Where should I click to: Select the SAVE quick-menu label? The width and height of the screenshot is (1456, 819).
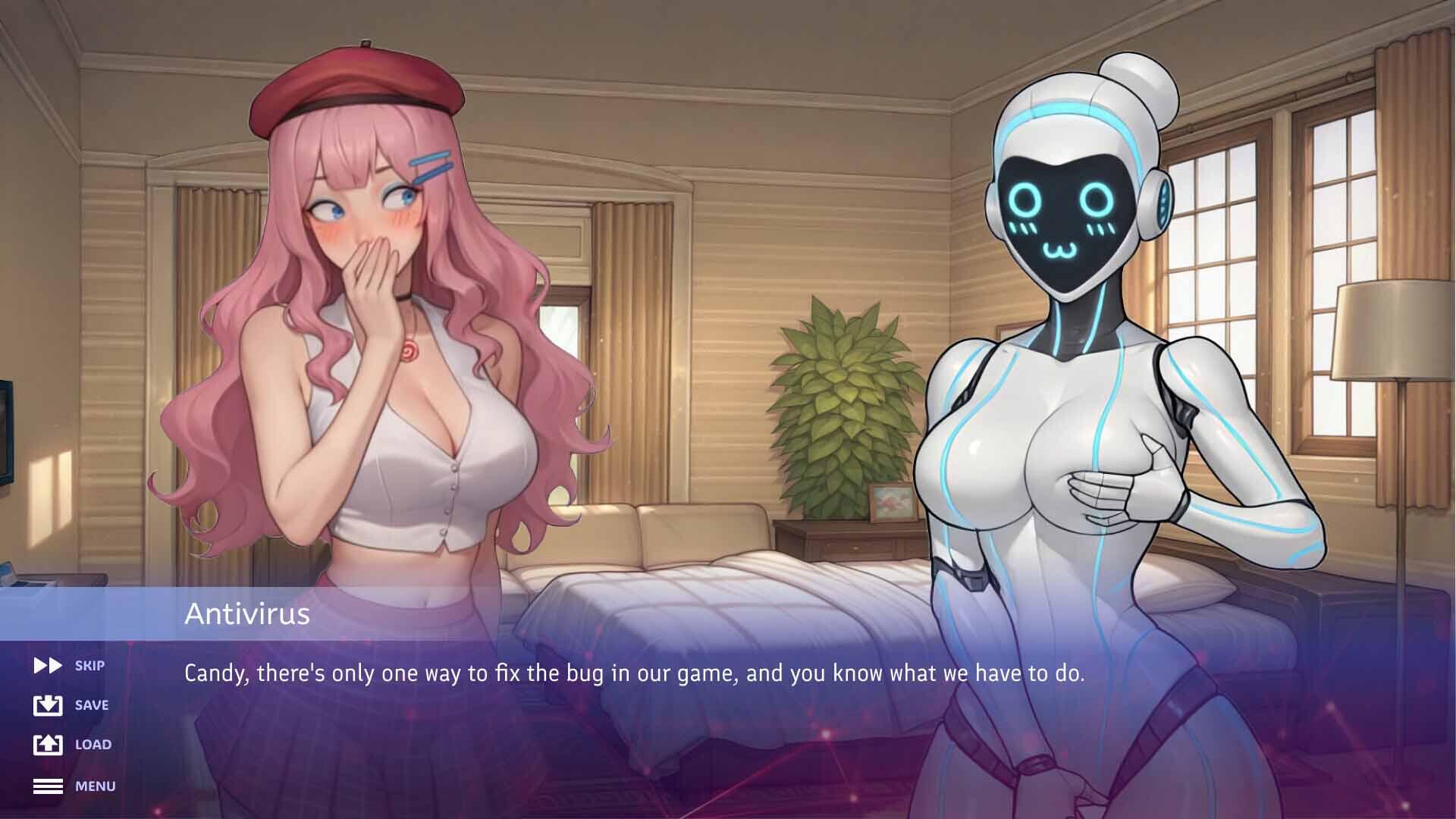[x=92, y=705]
